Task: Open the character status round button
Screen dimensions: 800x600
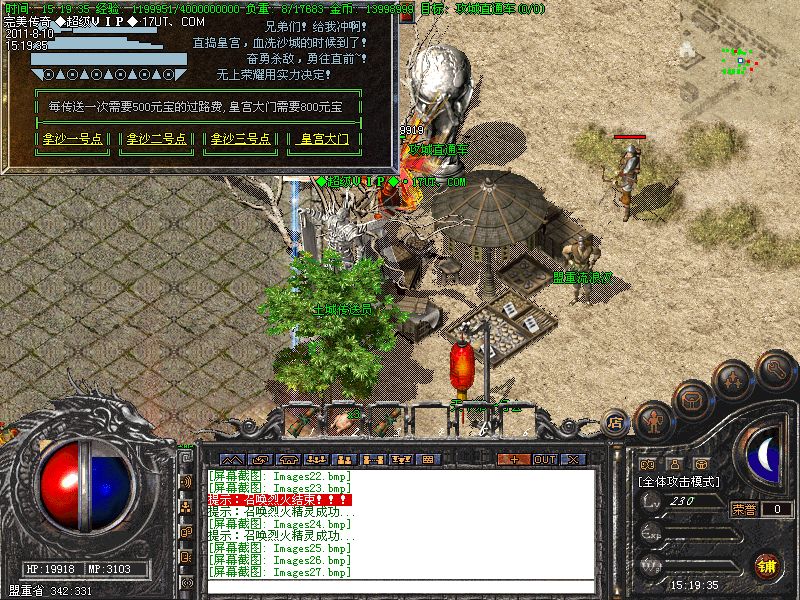Action: 653,420
